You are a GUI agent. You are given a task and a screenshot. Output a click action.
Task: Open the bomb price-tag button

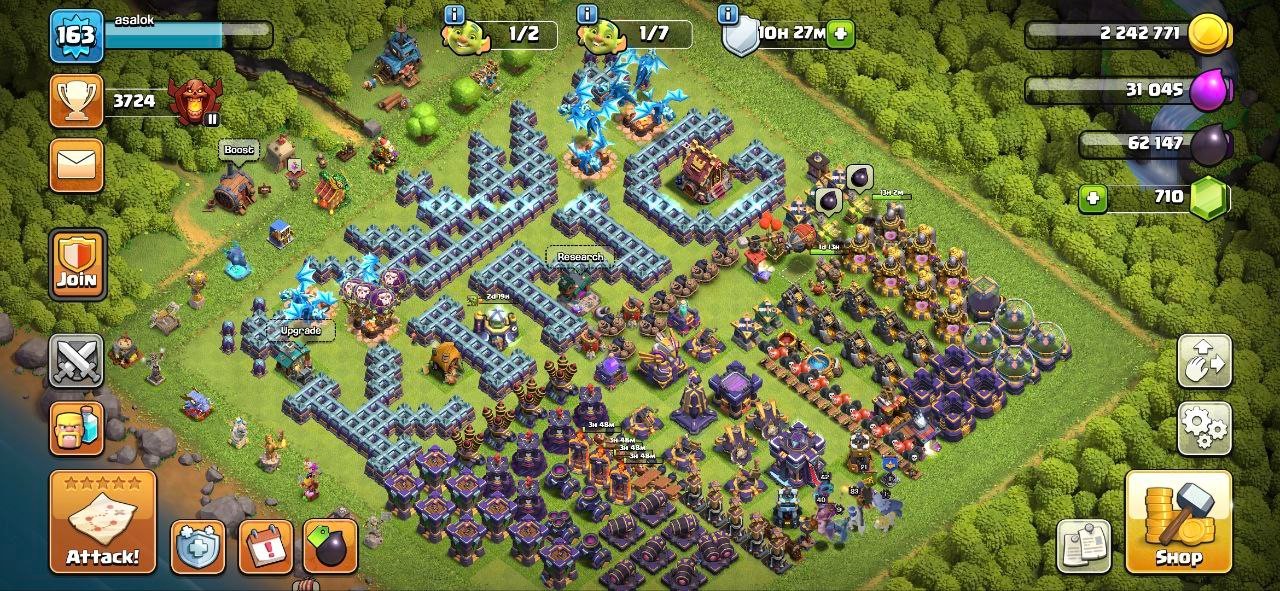330,547
